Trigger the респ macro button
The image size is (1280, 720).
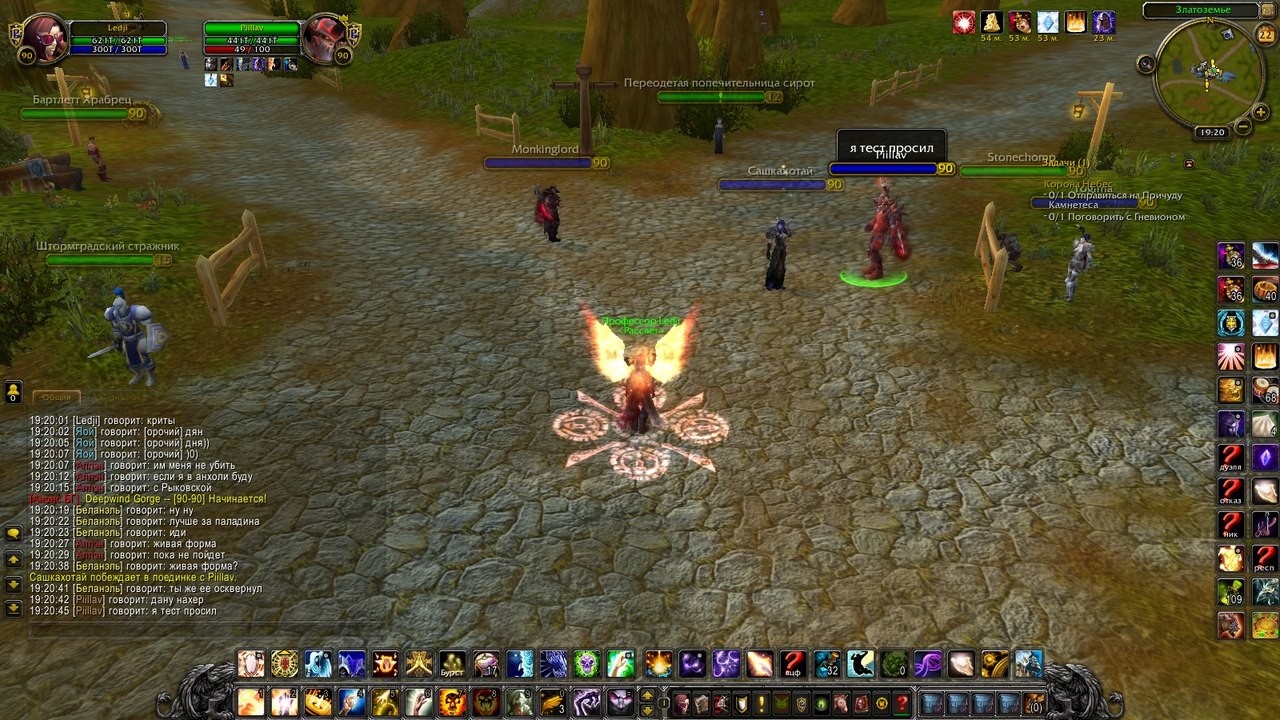[x=1265, y=560]
